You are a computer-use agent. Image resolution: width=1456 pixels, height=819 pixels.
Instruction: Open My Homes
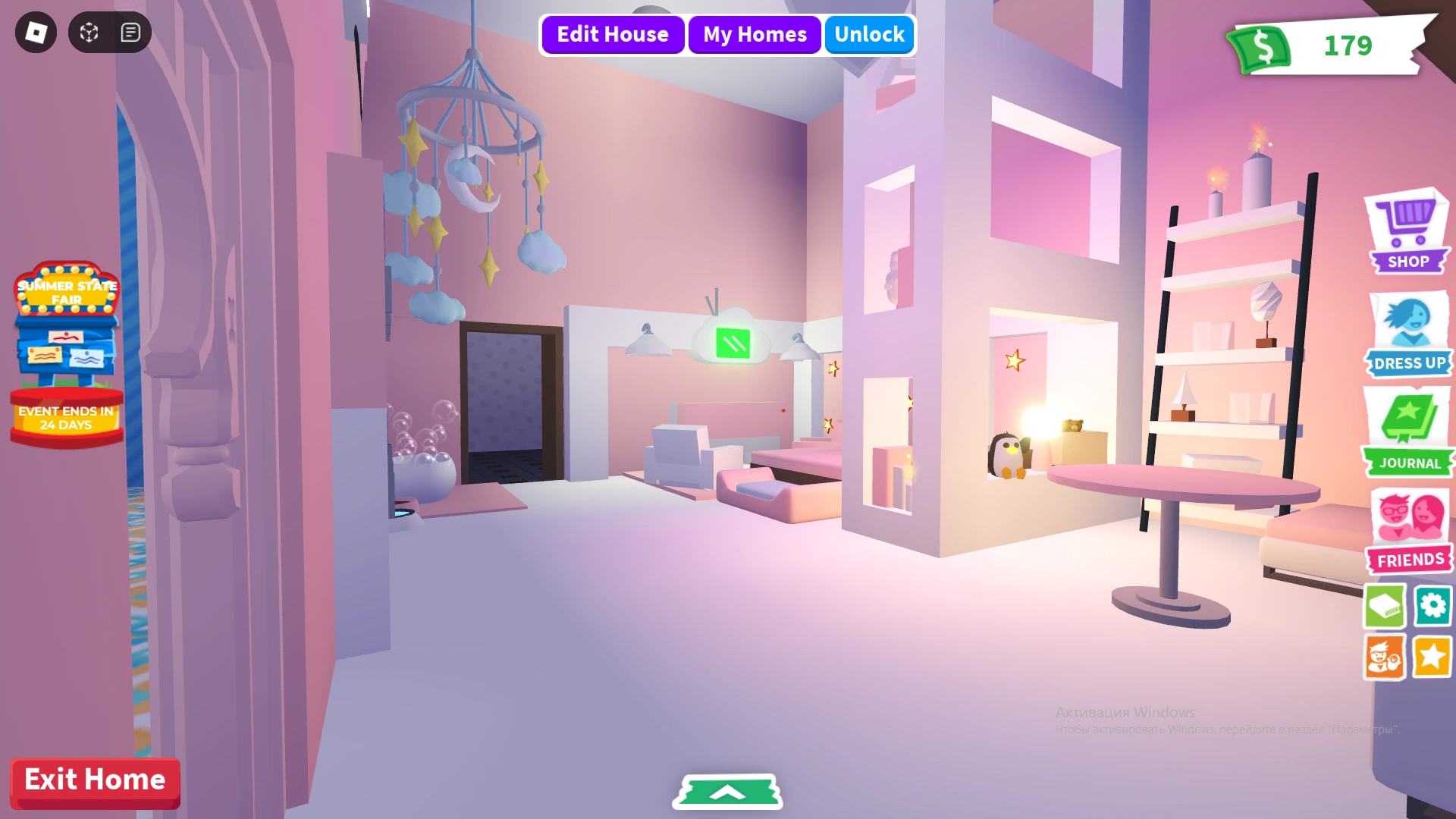pyautogui.click(x=755, y=34)
